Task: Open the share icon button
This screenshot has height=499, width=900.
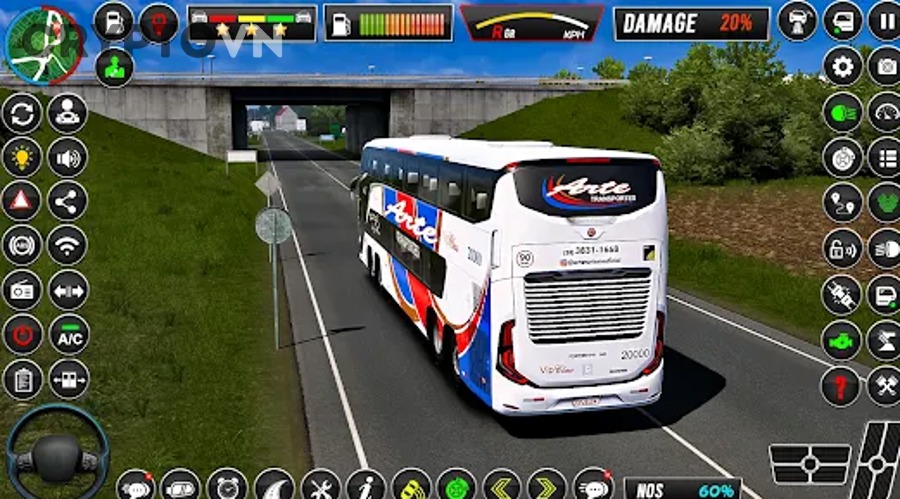Action: 68,201
